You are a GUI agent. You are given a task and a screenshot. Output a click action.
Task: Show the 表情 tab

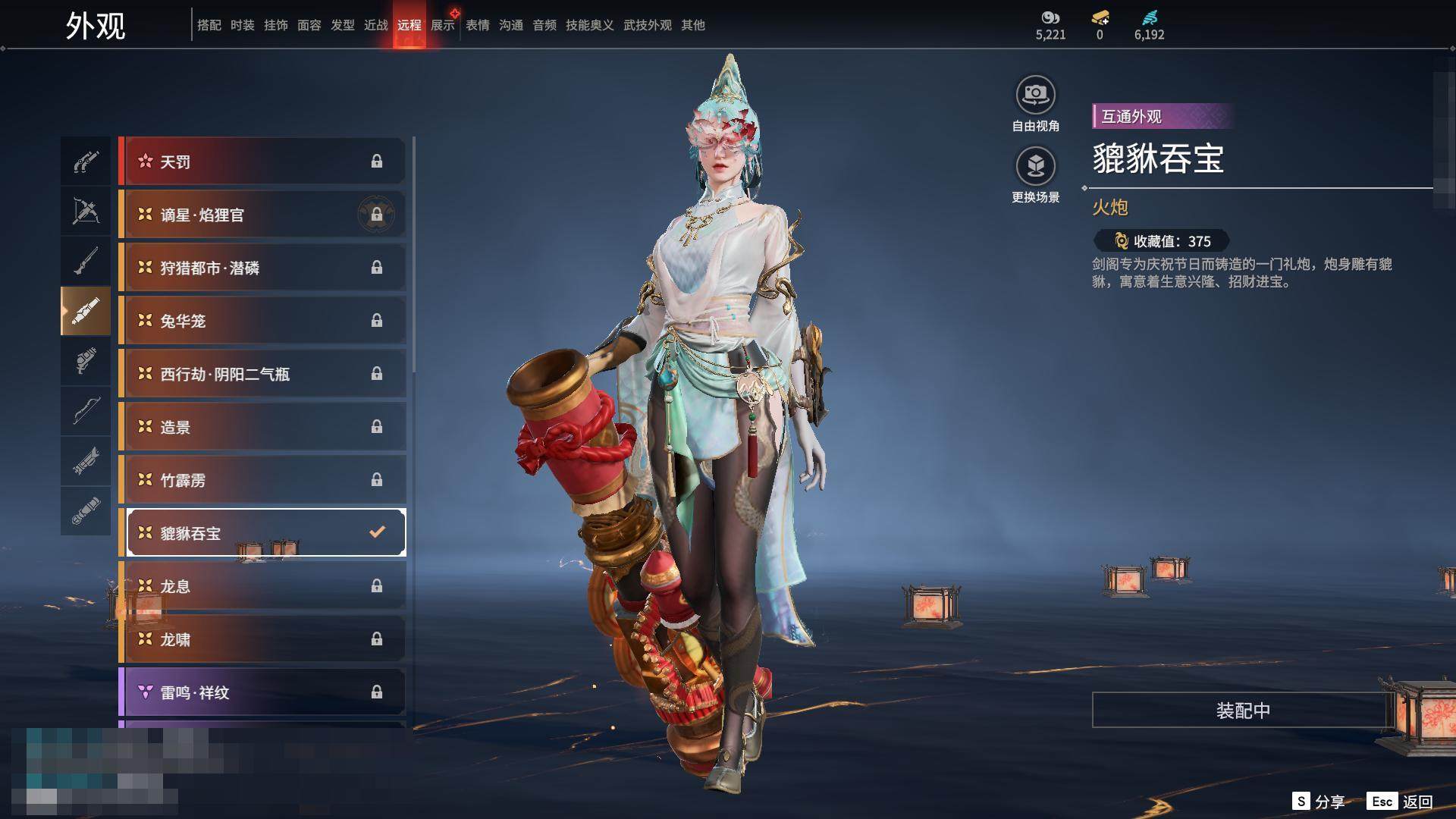click(x=478, y=25)
